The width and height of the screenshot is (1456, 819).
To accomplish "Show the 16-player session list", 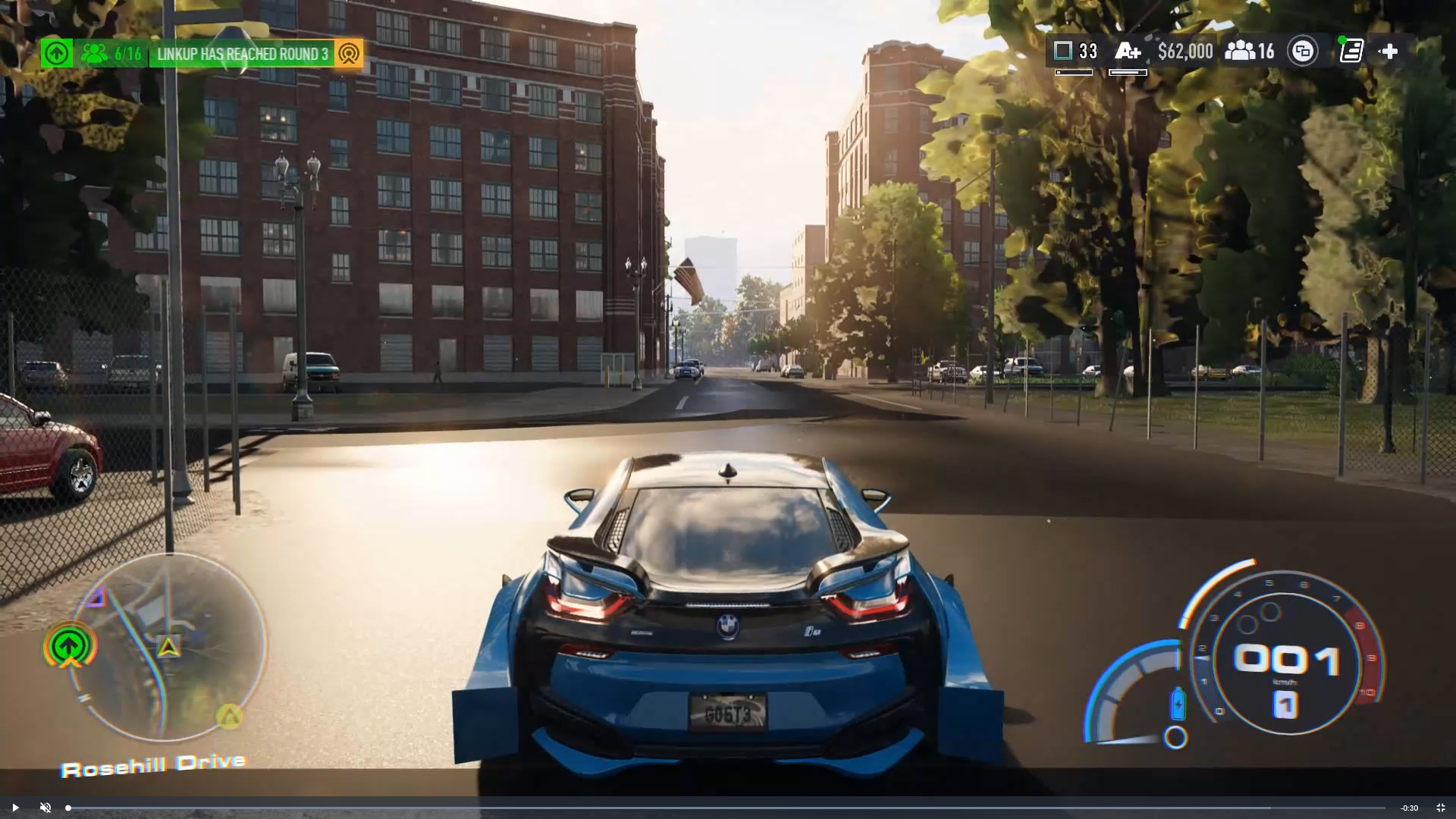I will [x=1250, y=52].
